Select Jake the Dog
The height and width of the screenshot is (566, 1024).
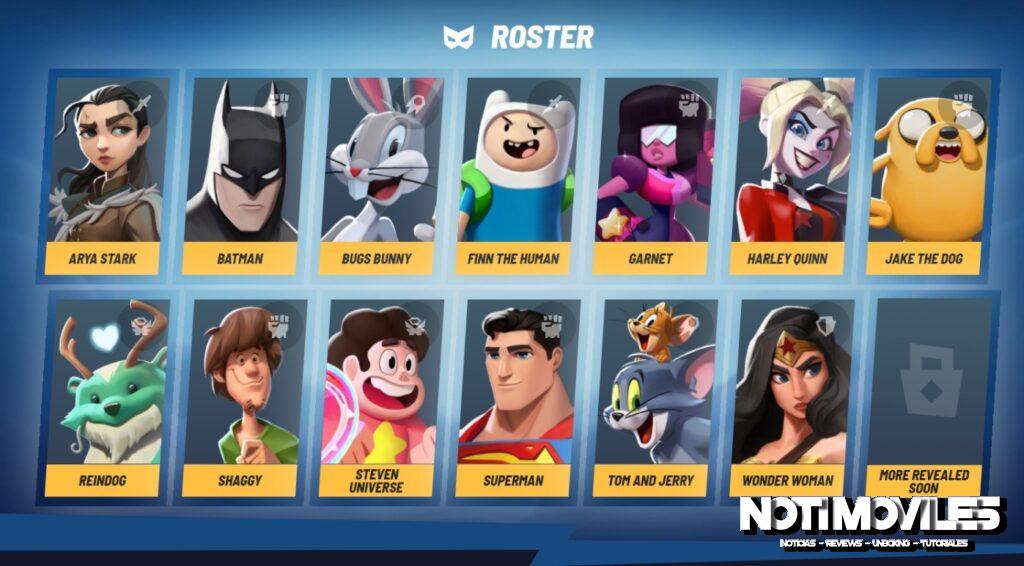tap(925, 175)
